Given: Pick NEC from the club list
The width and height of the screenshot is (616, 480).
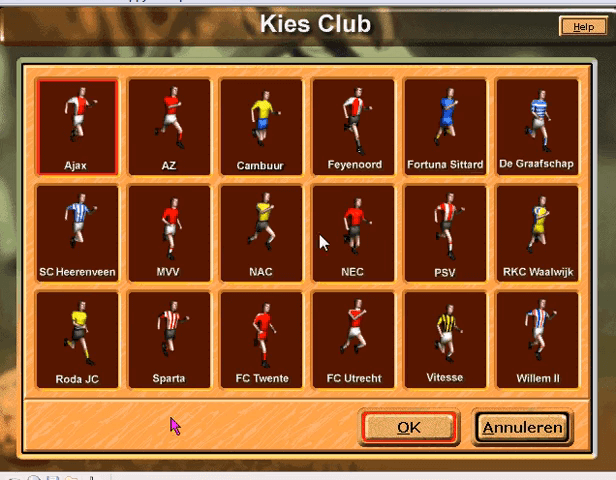Looking at the screenshot, I should click(x=353, y=233).
